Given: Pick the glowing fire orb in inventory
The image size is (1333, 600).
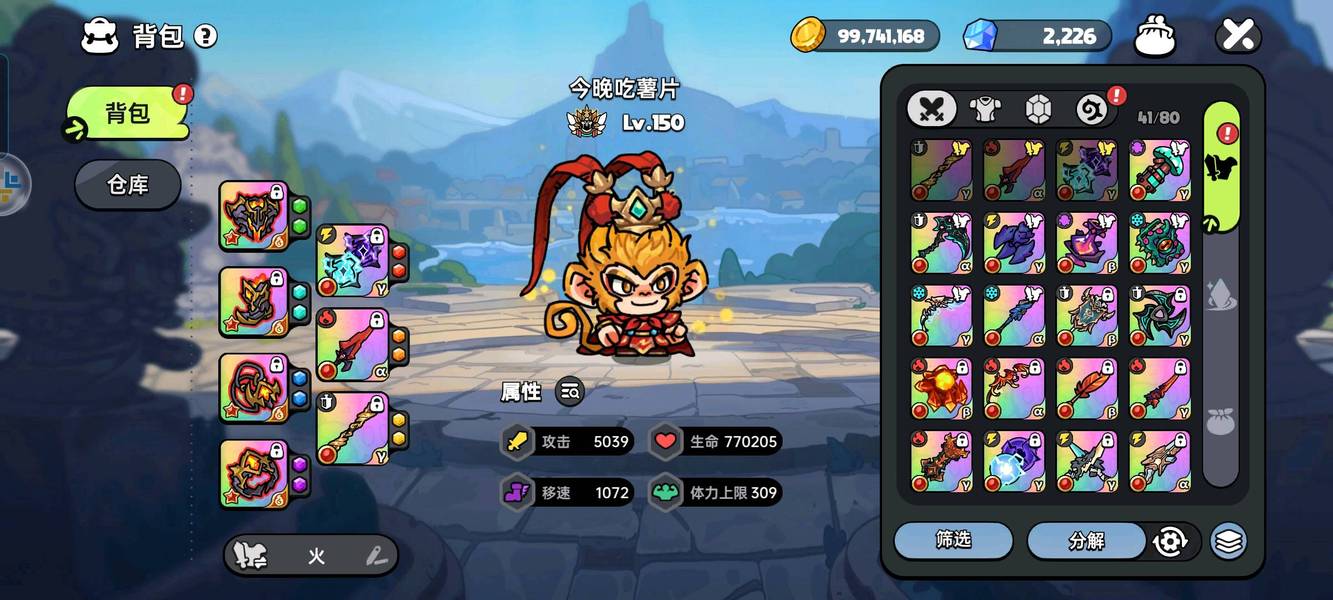Looking at the screenshot, I should (941, 388).
